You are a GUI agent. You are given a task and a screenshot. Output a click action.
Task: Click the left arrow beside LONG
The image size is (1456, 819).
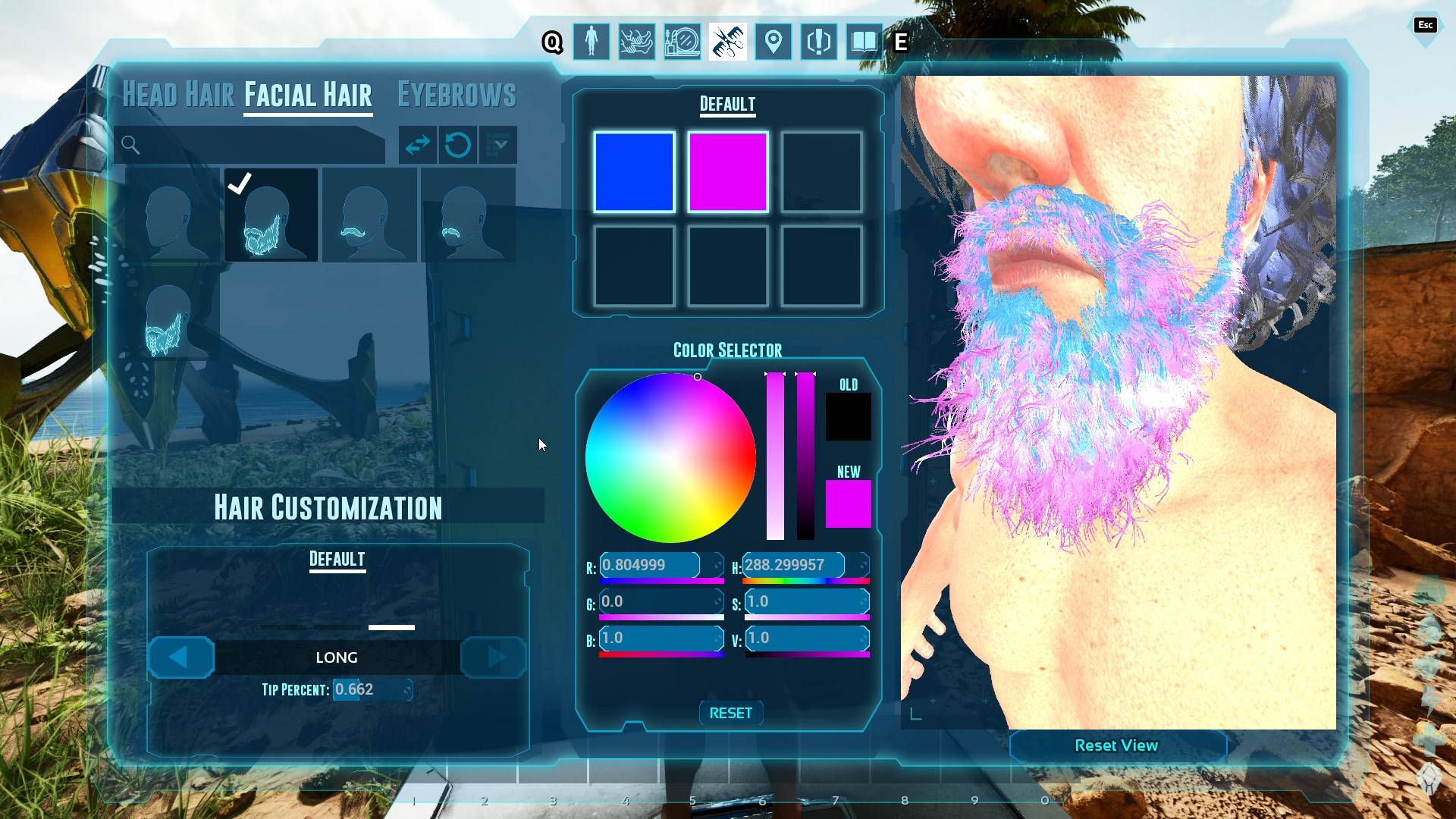180,657
